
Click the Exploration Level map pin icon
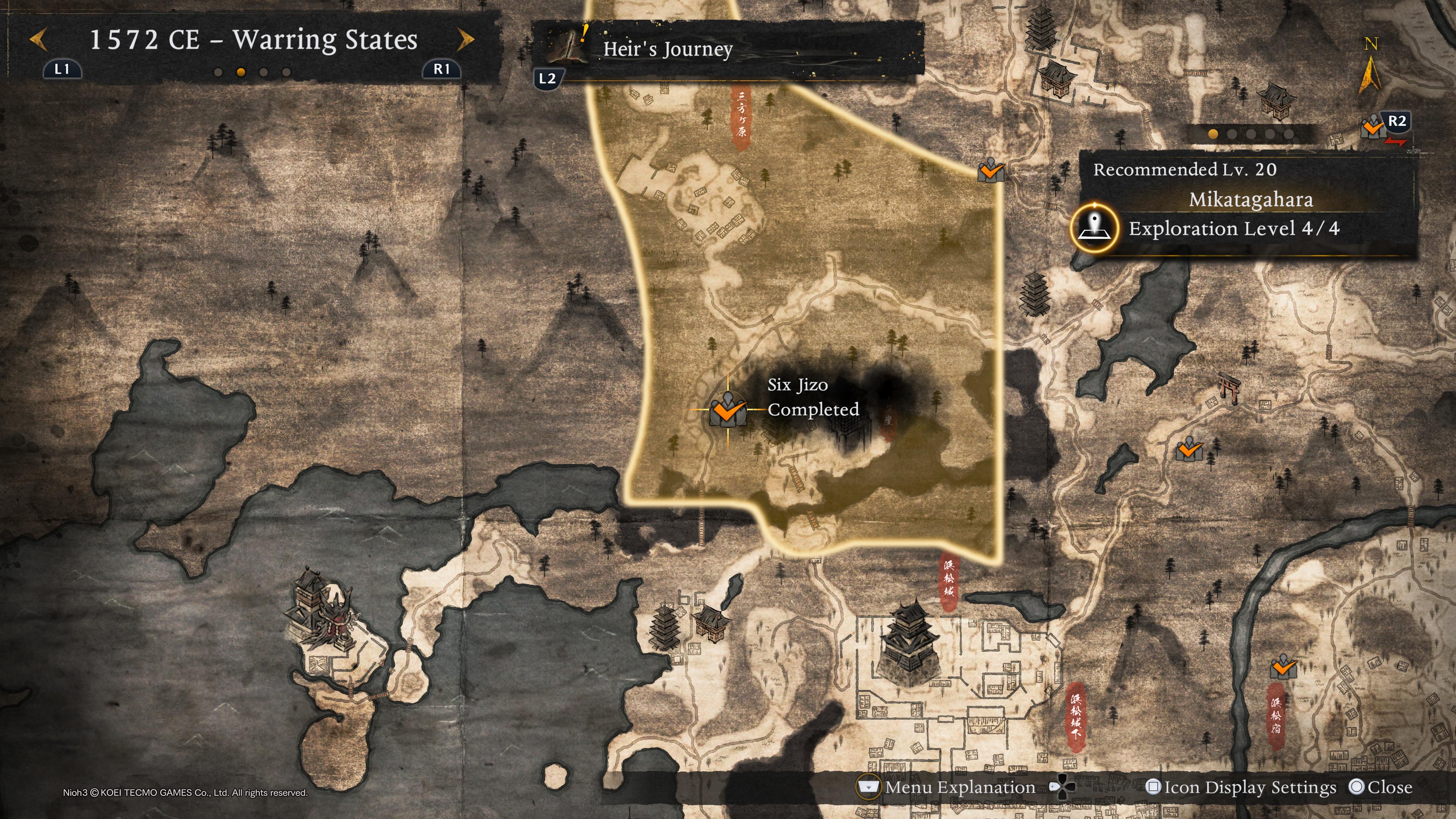(1094, 228)
